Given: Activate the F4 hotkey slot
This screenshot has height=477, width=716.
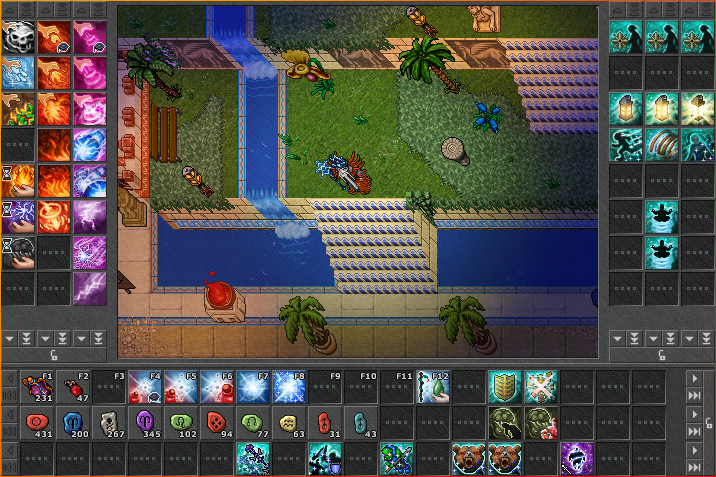Looking at the screenshot, I should click(147, 387).
